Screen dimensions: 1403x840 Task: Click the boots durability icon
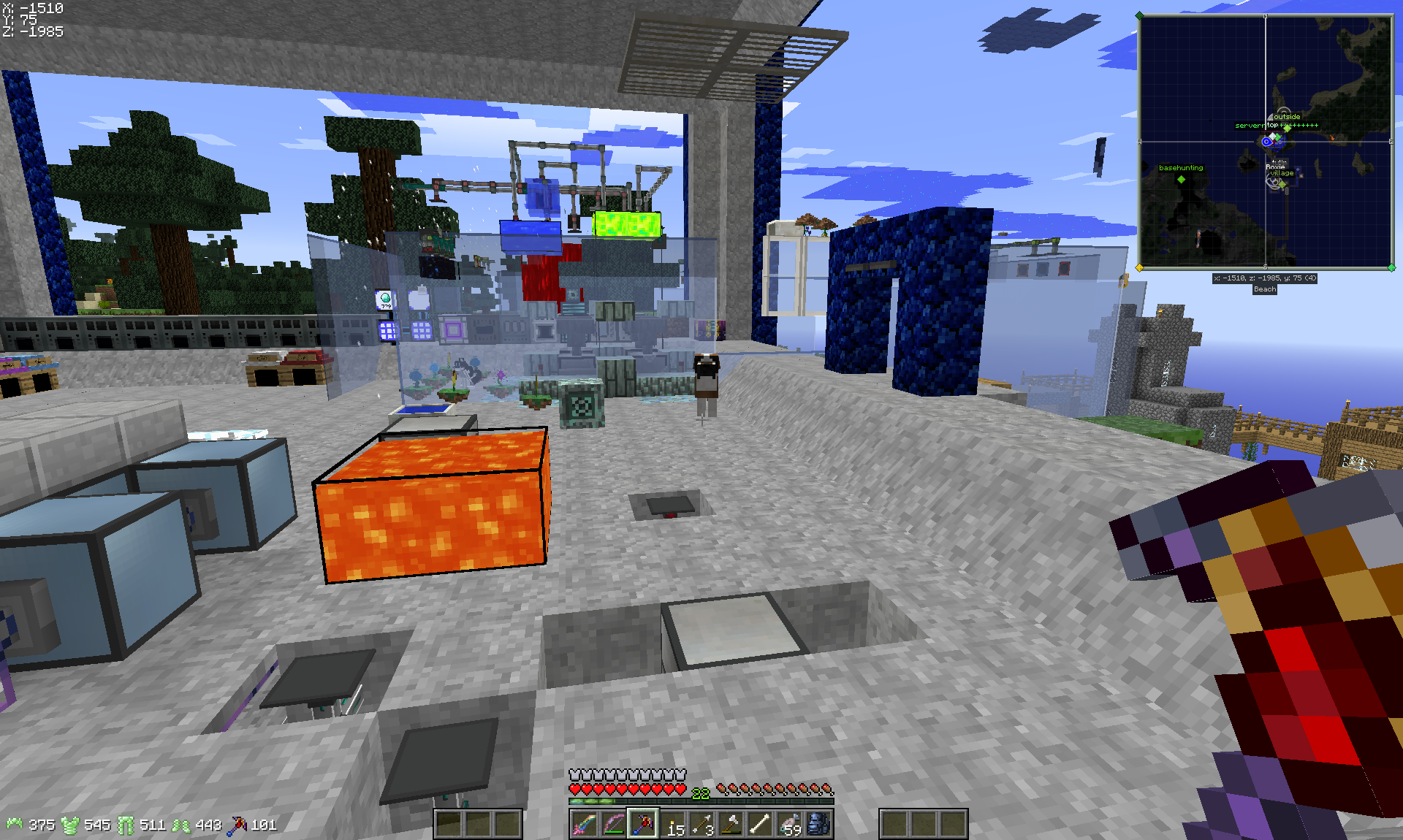pyautogui.click(x=181, y=825)
